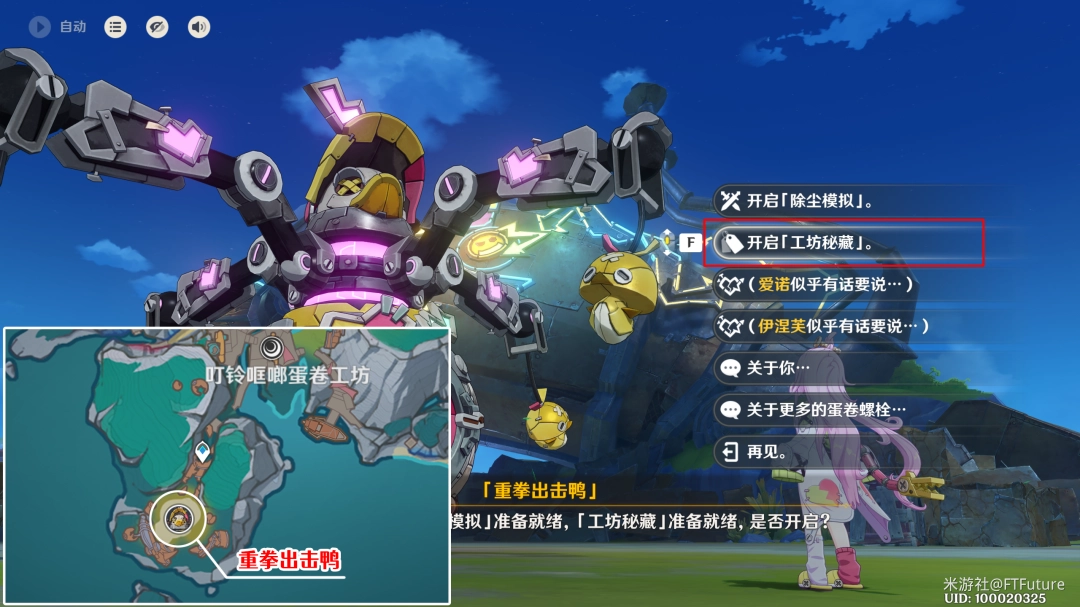Open the dialogue history log icon
Screen dimensions: 1080x607
click(x=116, y=27)
